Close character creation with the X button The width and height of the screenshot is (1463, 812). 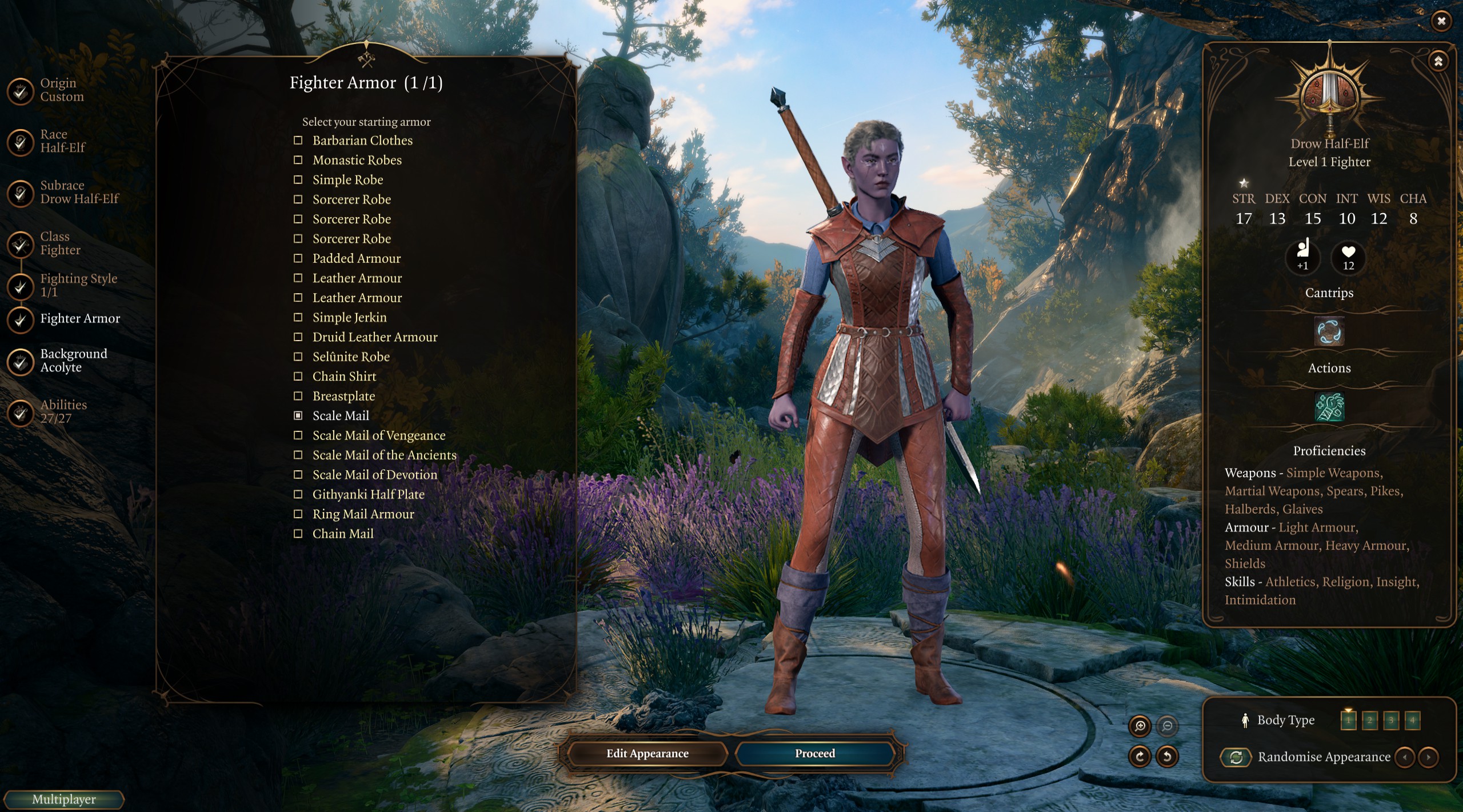pos(1441,21)
